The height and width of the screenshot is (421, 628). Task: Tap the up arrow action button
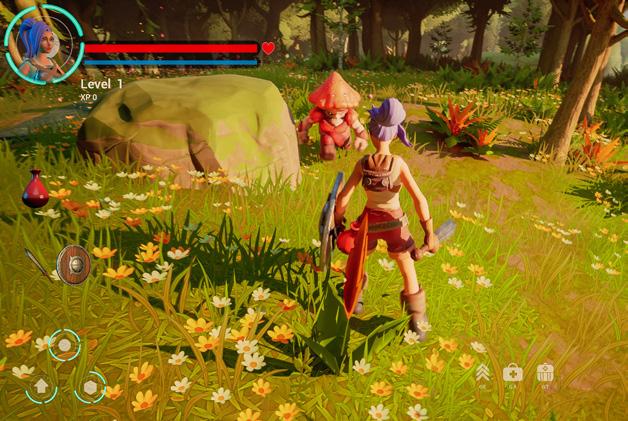pos(41,386)
